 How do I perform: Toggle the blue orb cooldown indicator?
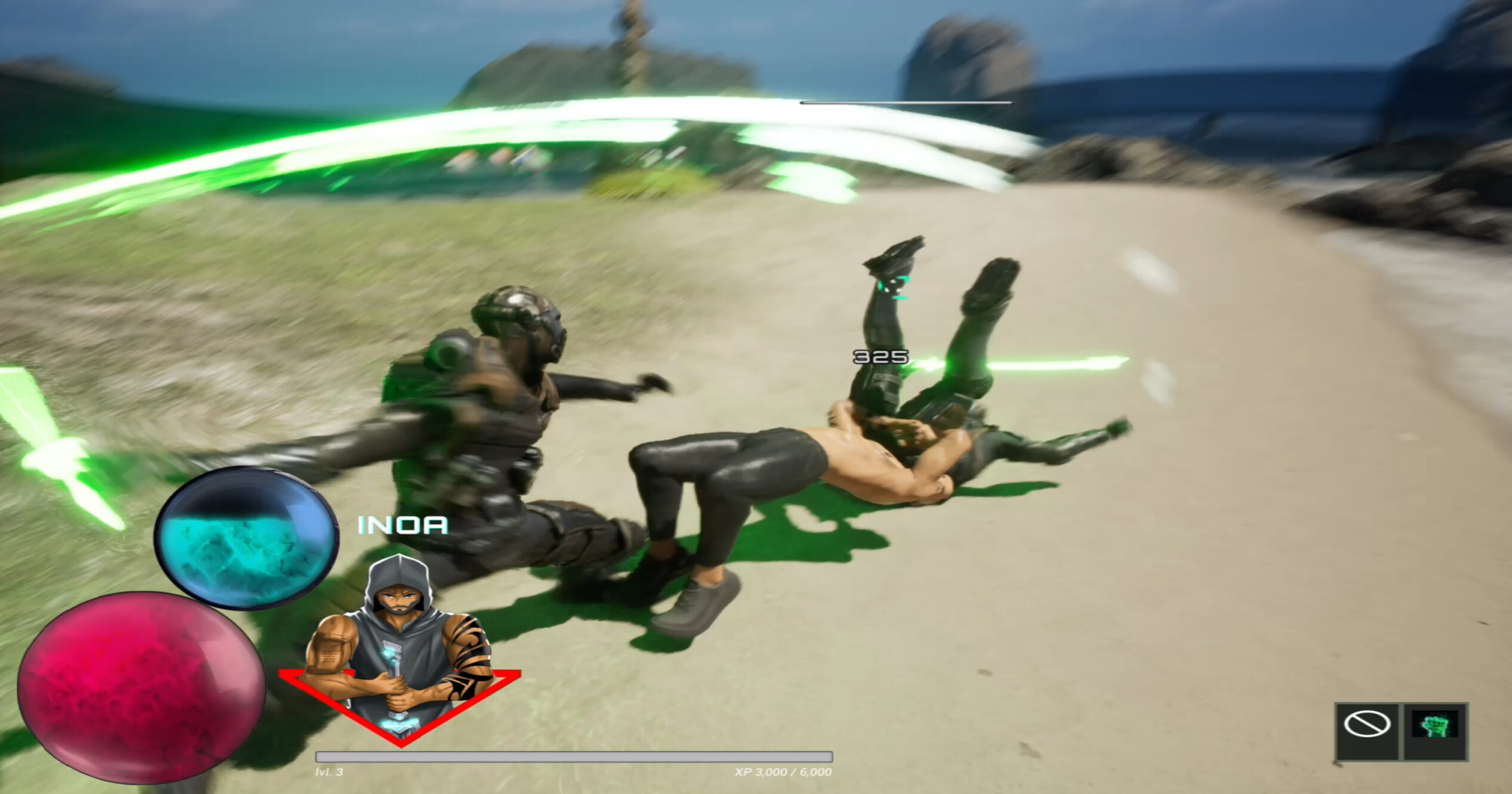(x=247, y=537)
